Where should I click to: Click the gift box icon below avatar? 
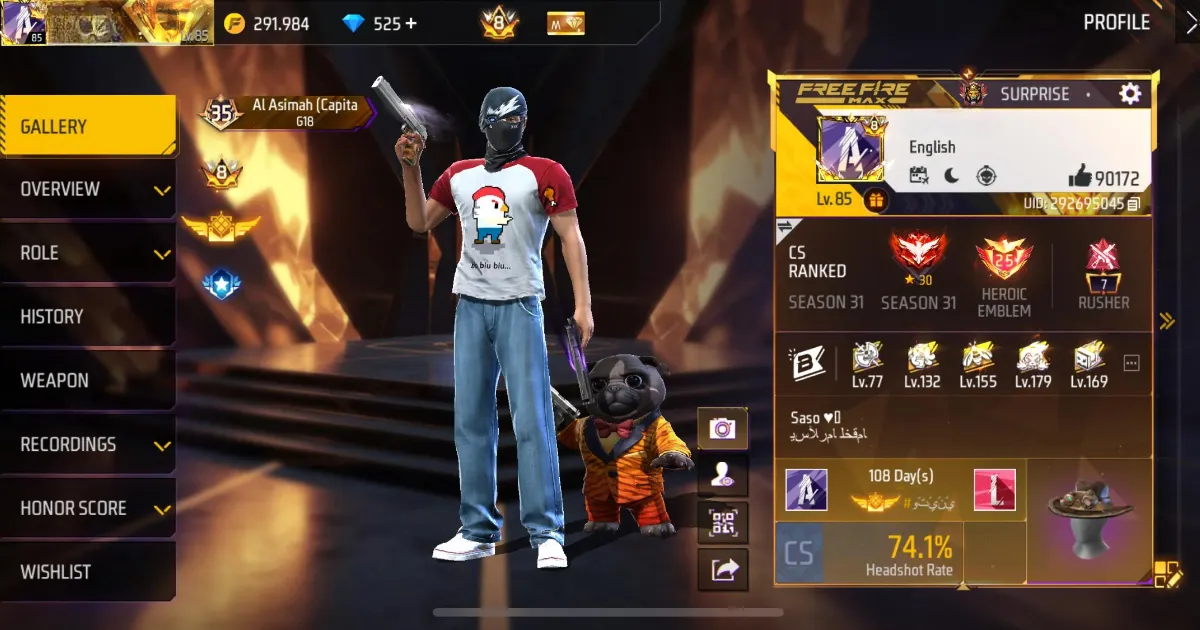[875, 199]
